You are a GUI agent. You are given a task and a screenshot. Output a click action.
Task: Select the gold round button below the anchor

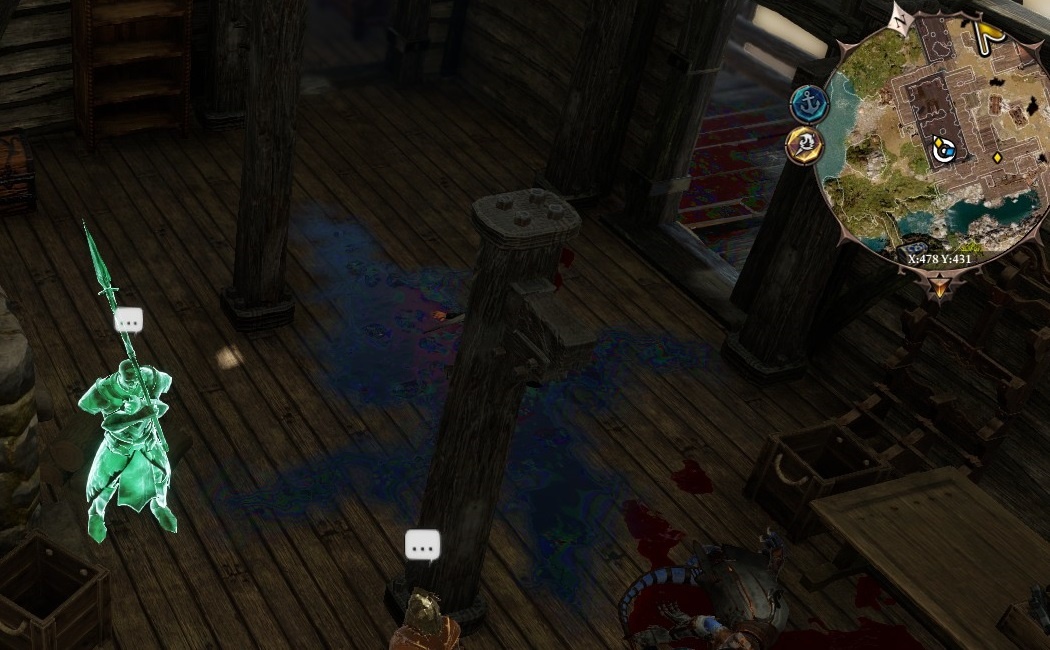[x=805, y=145]
